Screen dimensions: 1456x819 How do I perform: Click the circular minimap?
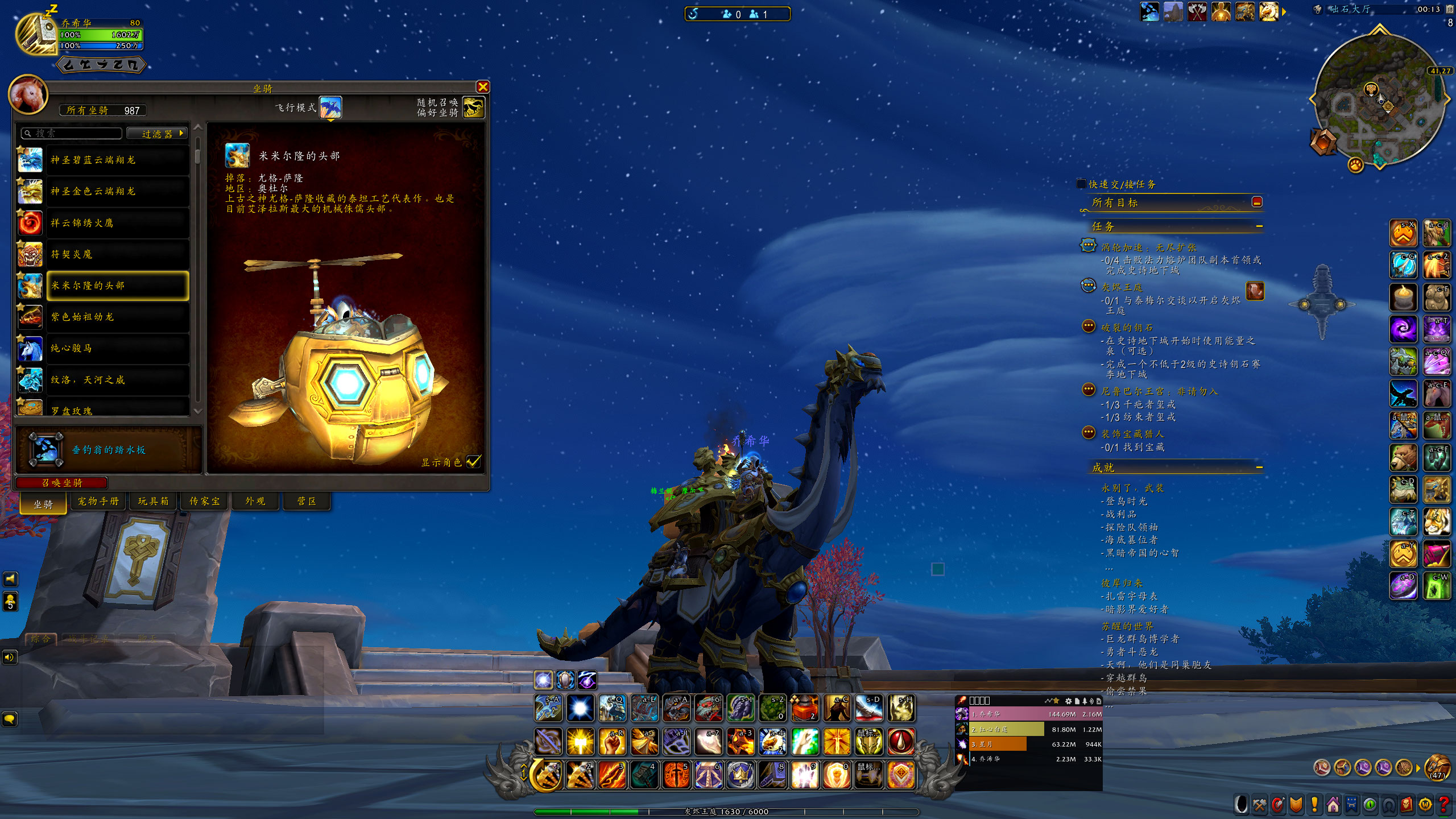1379,100
